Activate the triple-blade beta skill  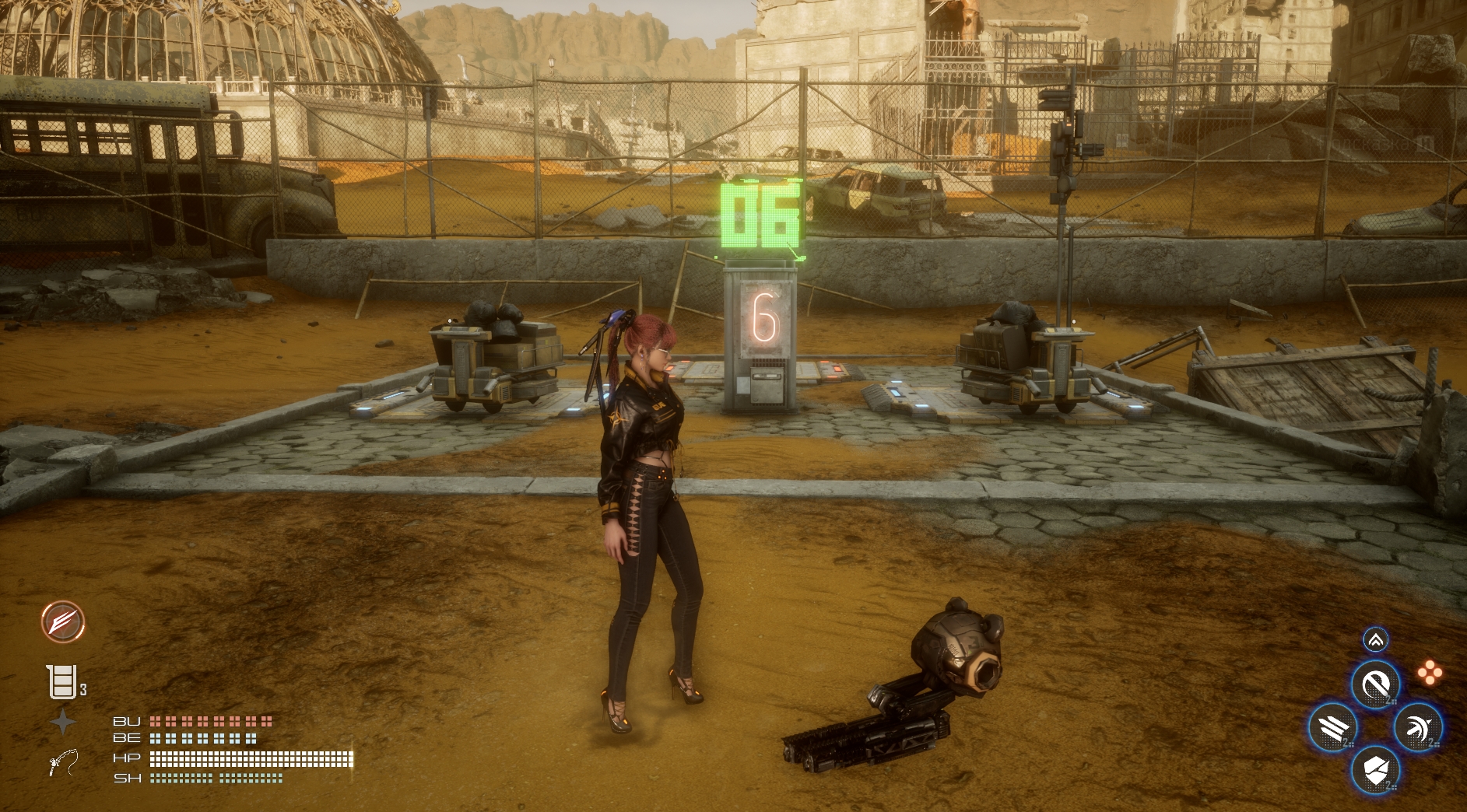pyautogui.click(x=1333, y=728)
